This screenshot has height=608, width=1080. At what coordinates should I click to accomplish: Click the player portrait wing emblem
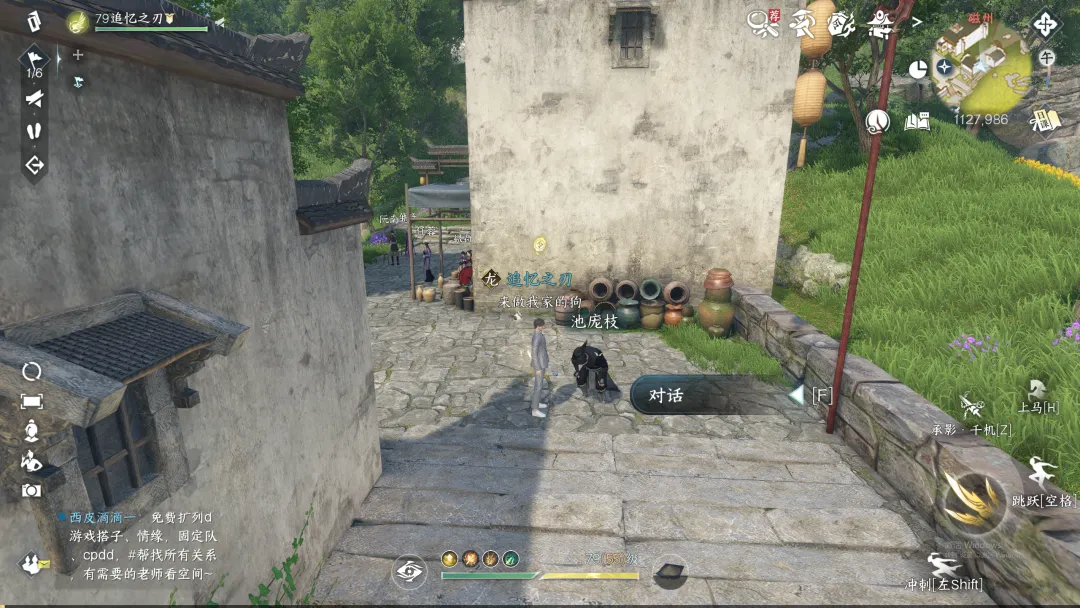[78, 20]
